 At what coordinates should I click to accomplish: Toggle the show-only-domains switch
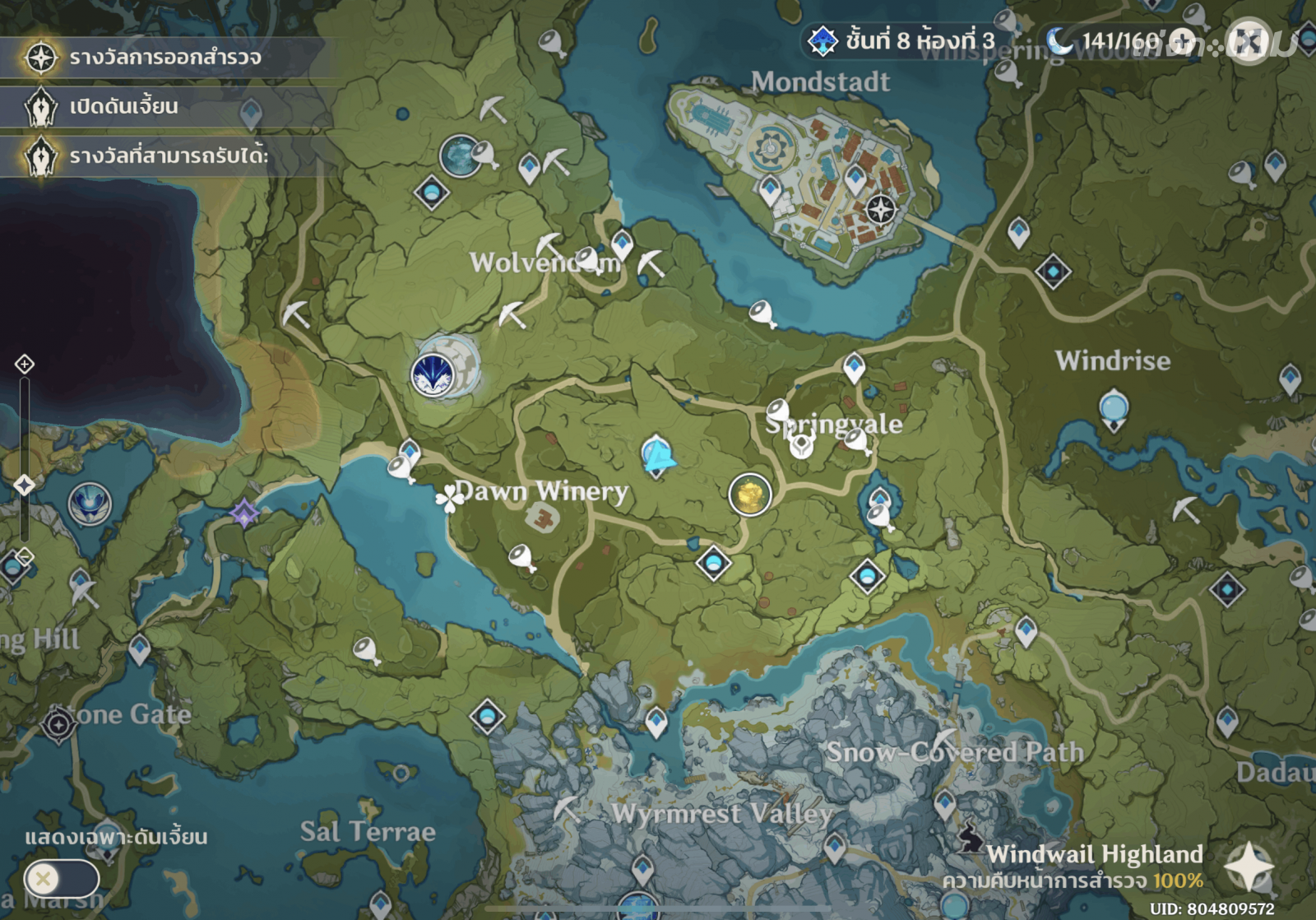(61, 879)
